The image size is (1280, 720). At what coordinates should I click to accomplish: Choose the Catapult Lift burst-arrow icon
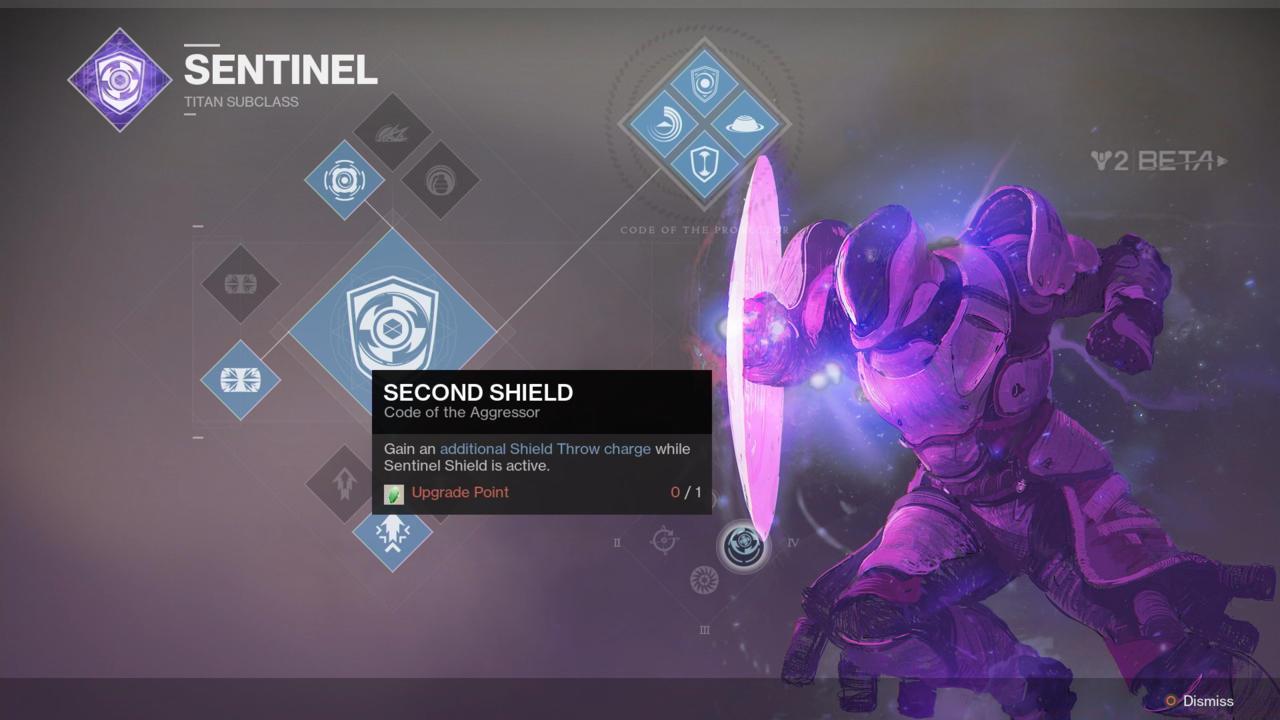pyautogui.click(x=392, y=533)
